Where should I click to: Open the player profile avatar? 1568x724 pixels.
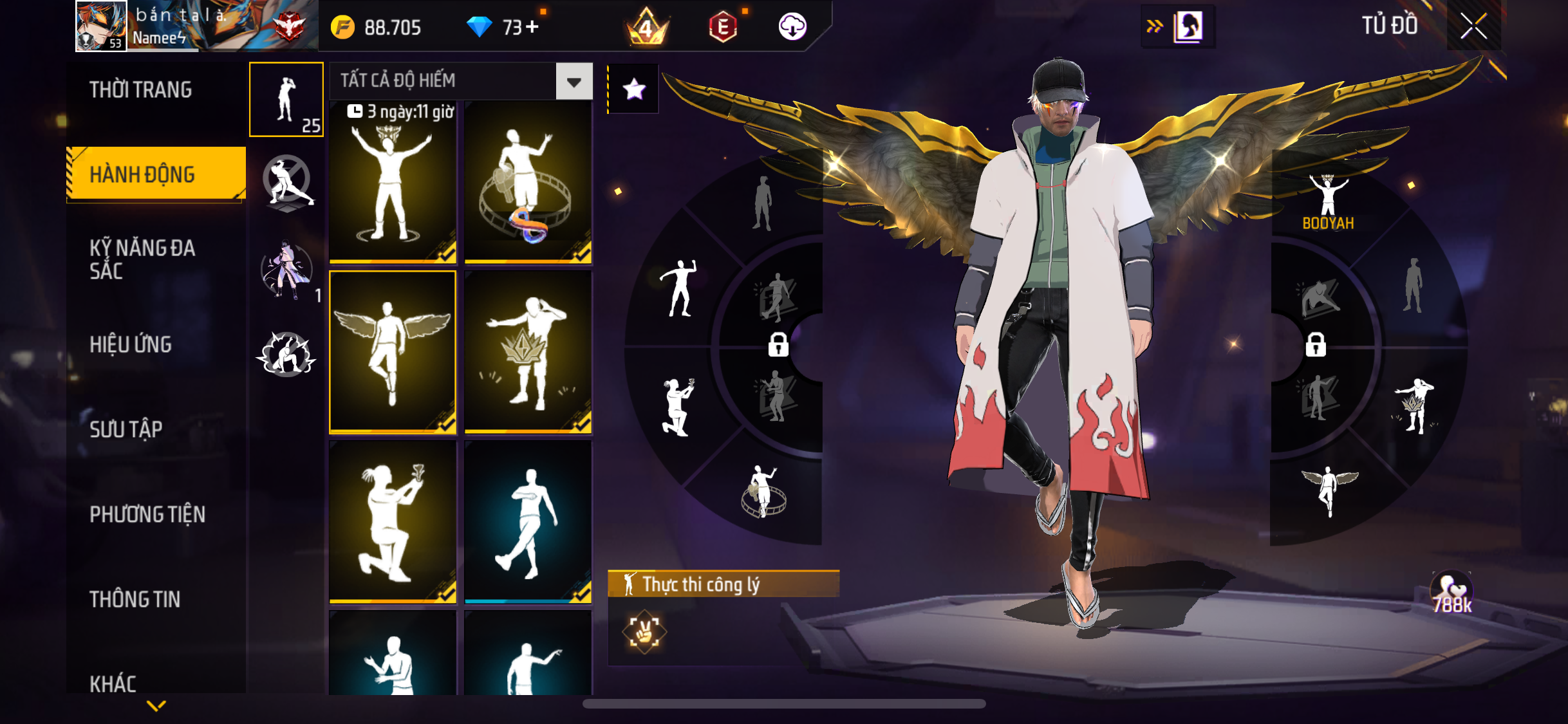(x=101, y=26)
